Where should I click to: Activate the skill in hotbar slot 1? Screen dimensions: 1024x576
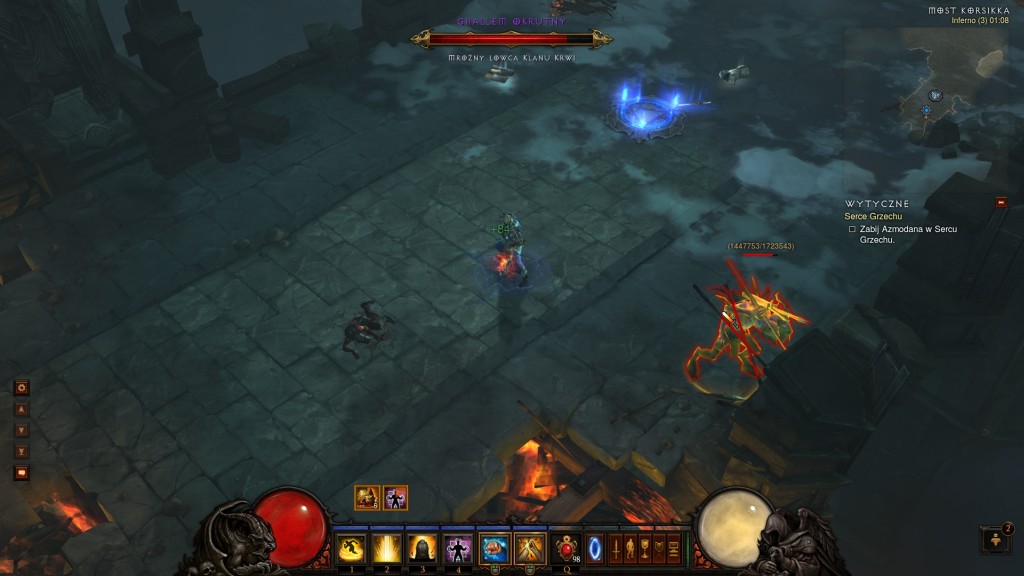pos(350,548)
